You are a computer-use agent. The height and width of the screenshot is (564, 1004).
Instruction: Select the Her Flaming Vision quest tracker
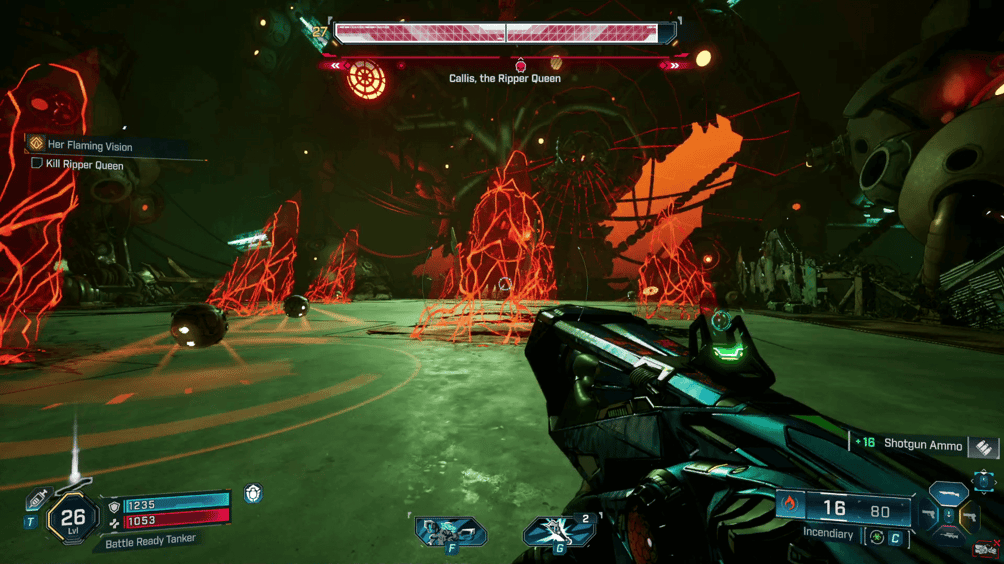click(x=89, y=145)
